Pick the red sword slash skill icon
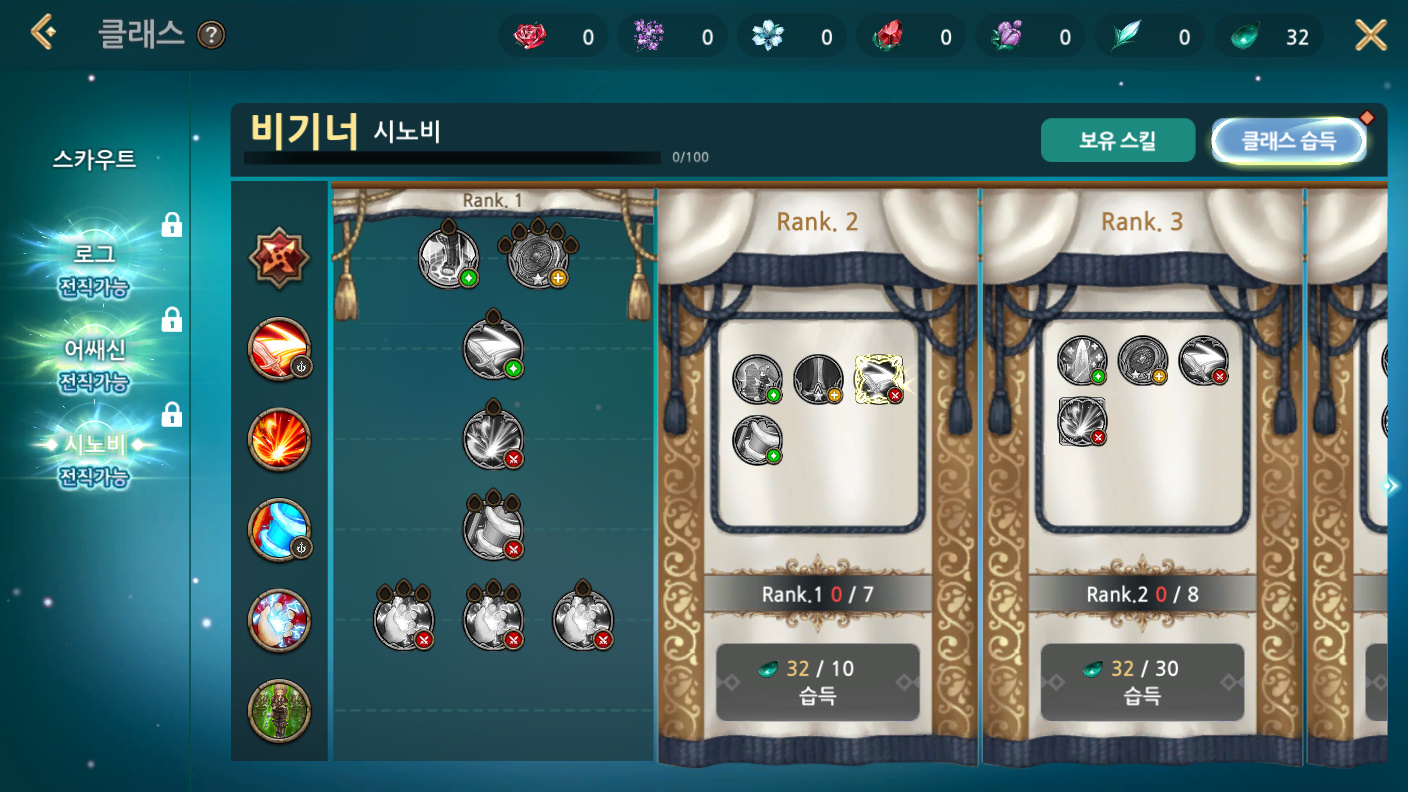 pos(279,350)
